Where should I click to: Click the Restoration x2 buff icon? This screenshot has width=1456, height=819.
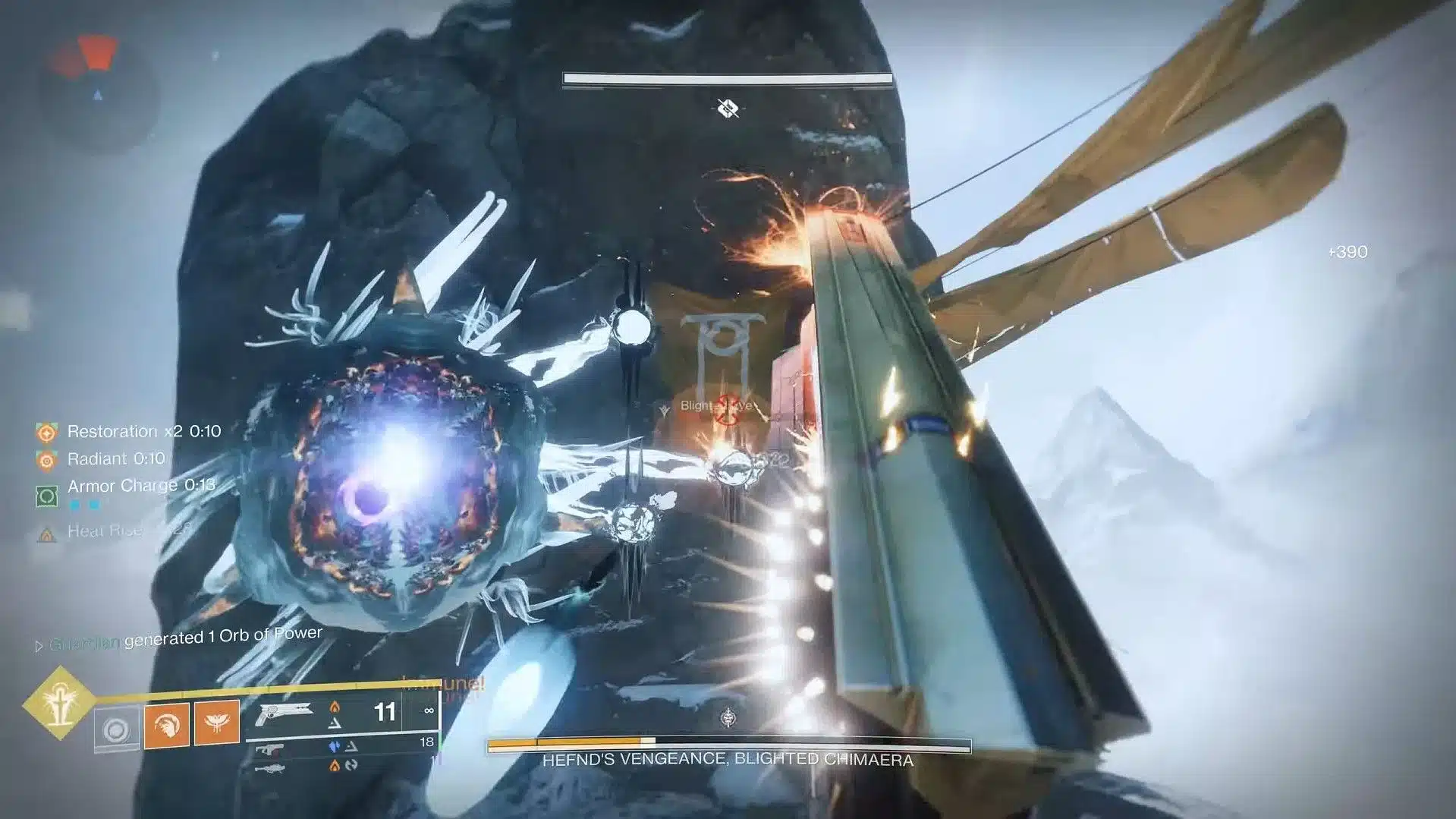click(x=47, y=431)
